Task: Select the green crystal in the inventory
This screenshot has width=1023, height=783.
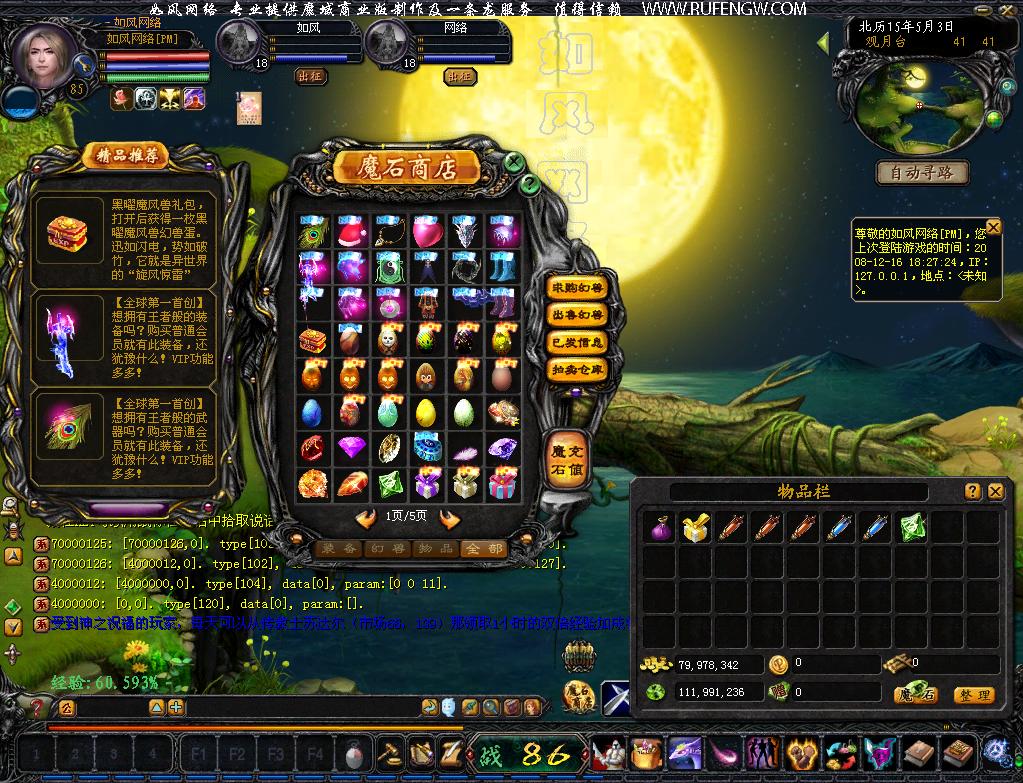Action: coord(912,527)
